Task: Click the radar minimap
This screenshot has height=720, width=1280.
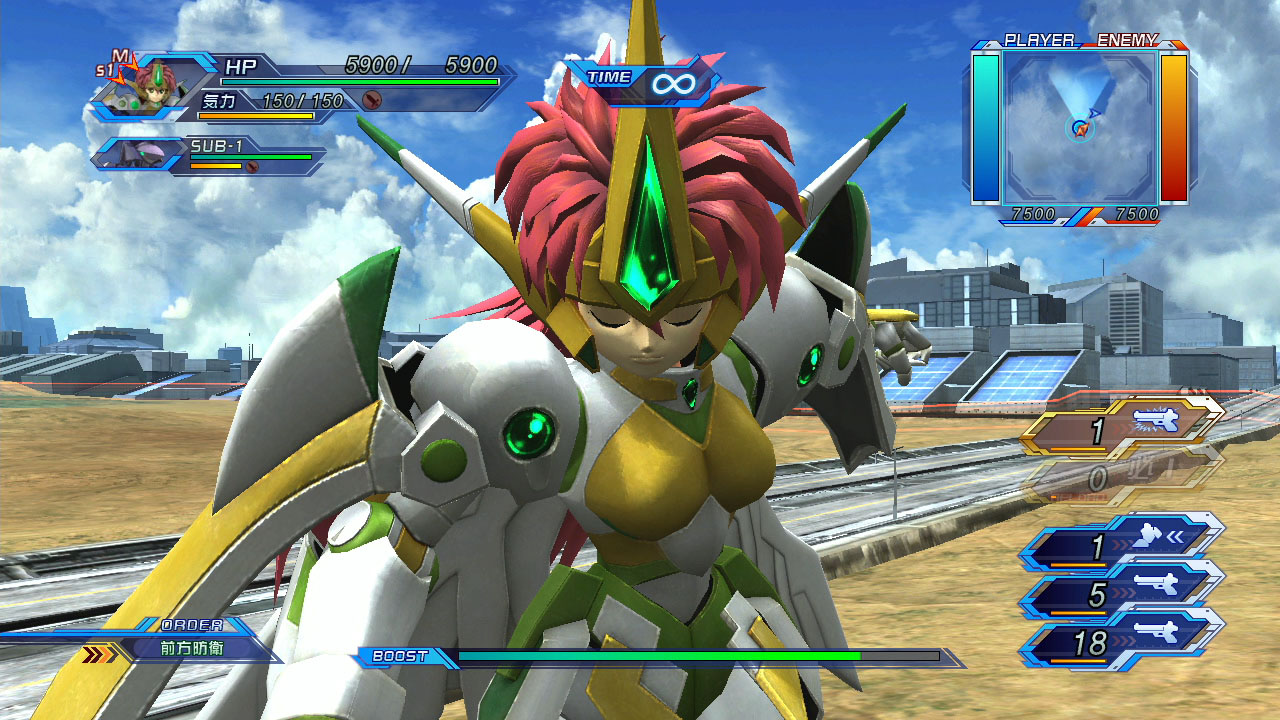Action: (x=1080, y=127)
